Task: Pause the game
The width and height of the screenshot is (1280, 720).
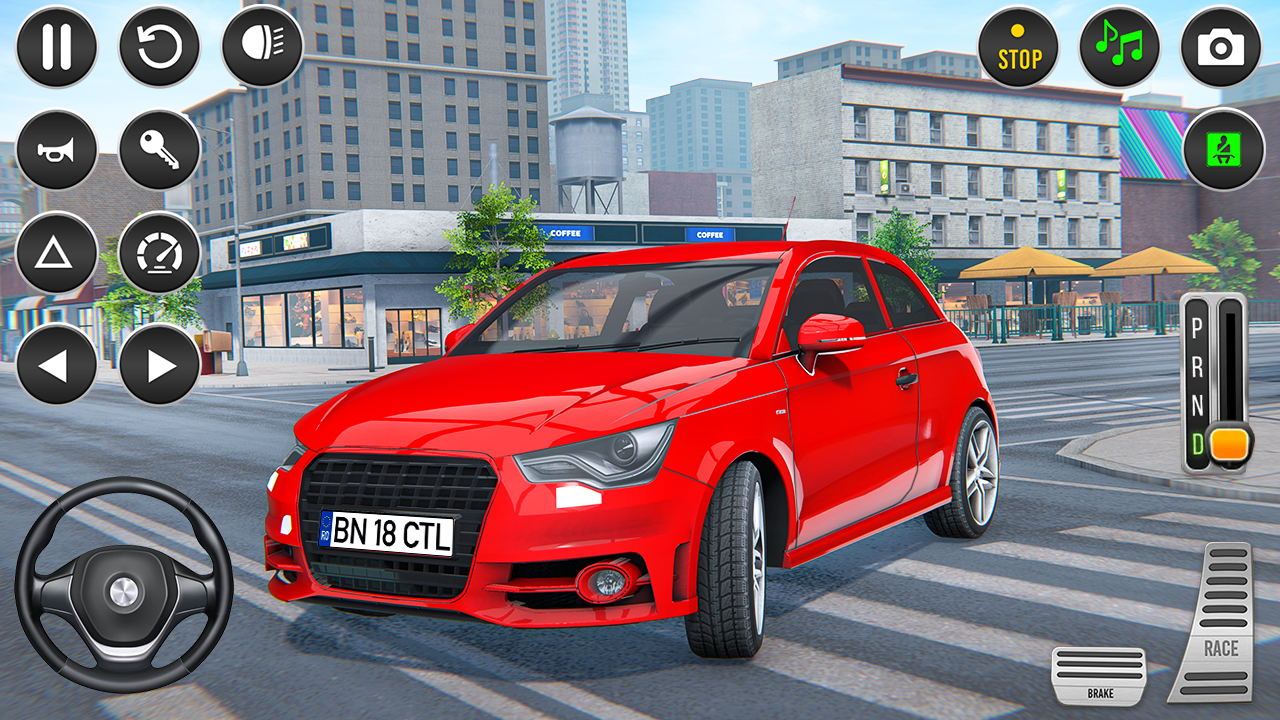Action: coord(55,44)
